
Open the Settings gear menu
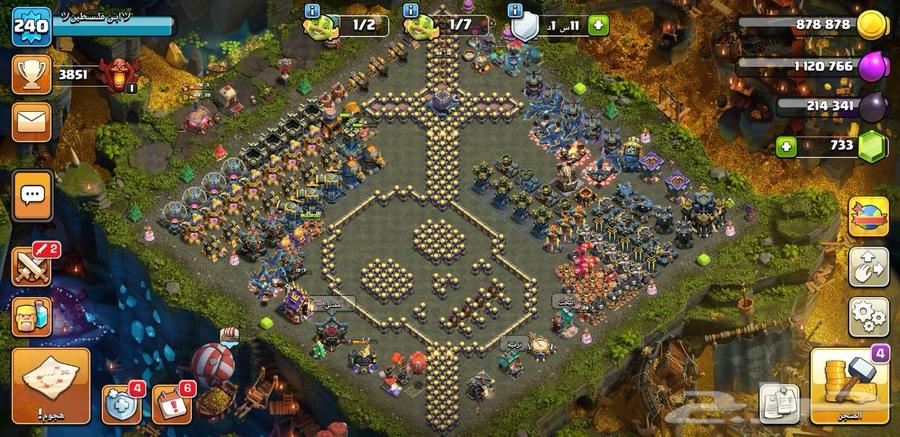tap(868, 317)
